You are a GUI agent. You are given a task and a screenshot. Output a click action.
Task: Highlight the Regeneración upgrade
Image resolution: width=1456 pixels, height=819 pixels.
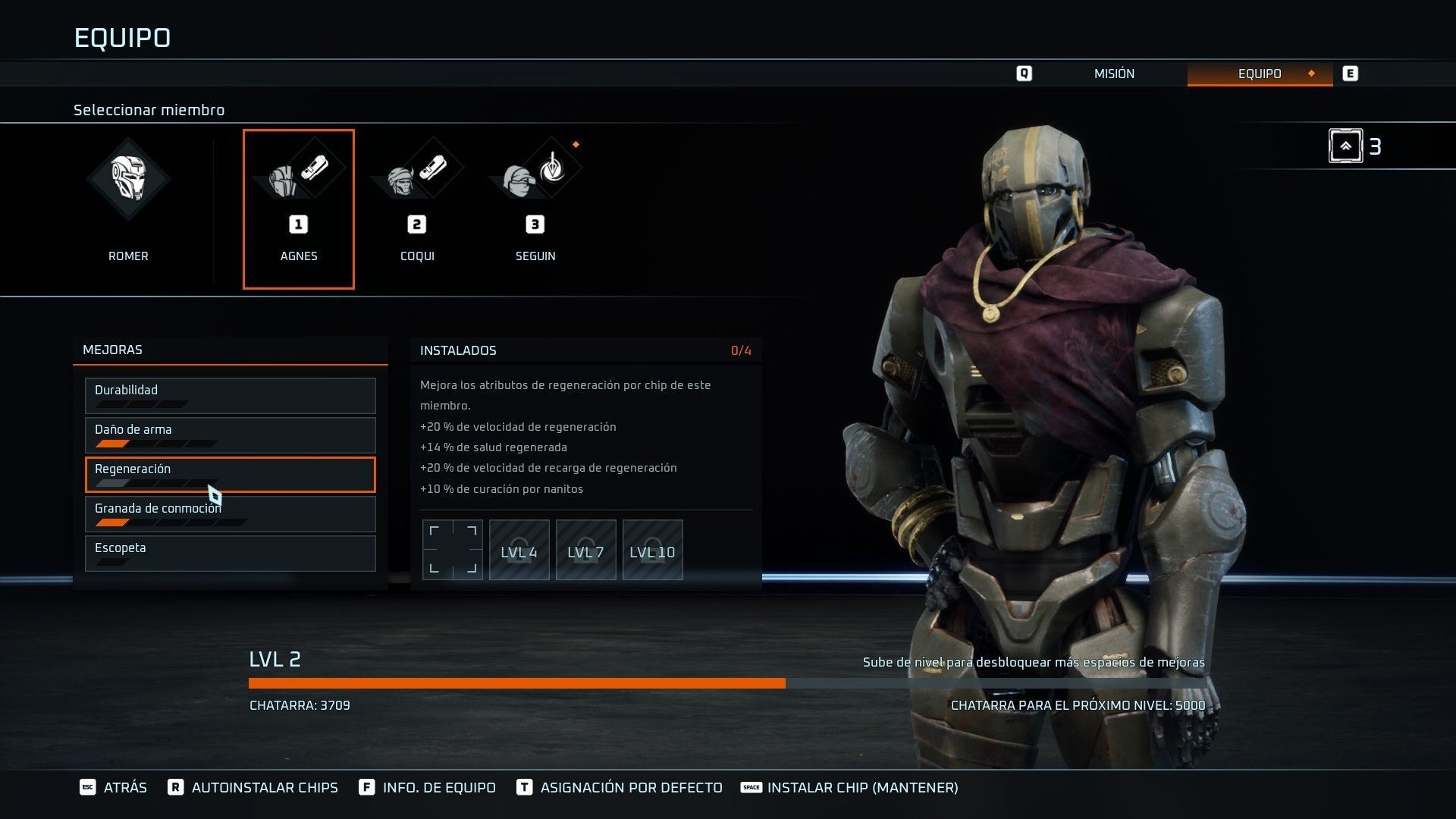coord(230,474)
